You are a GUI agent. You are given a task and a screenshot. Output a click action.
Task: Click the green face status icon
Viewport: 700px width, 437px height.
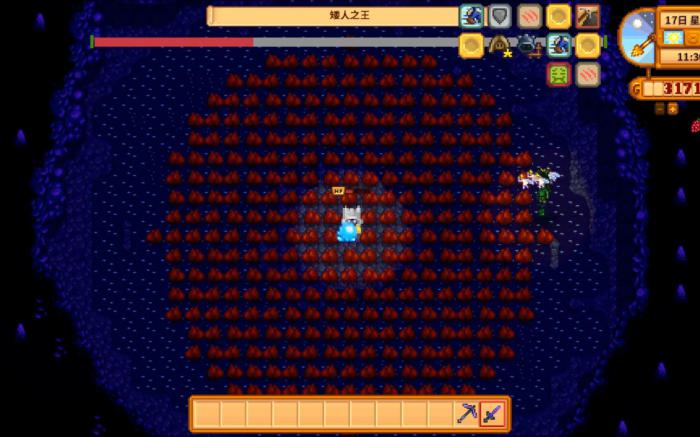pos(559,74)
